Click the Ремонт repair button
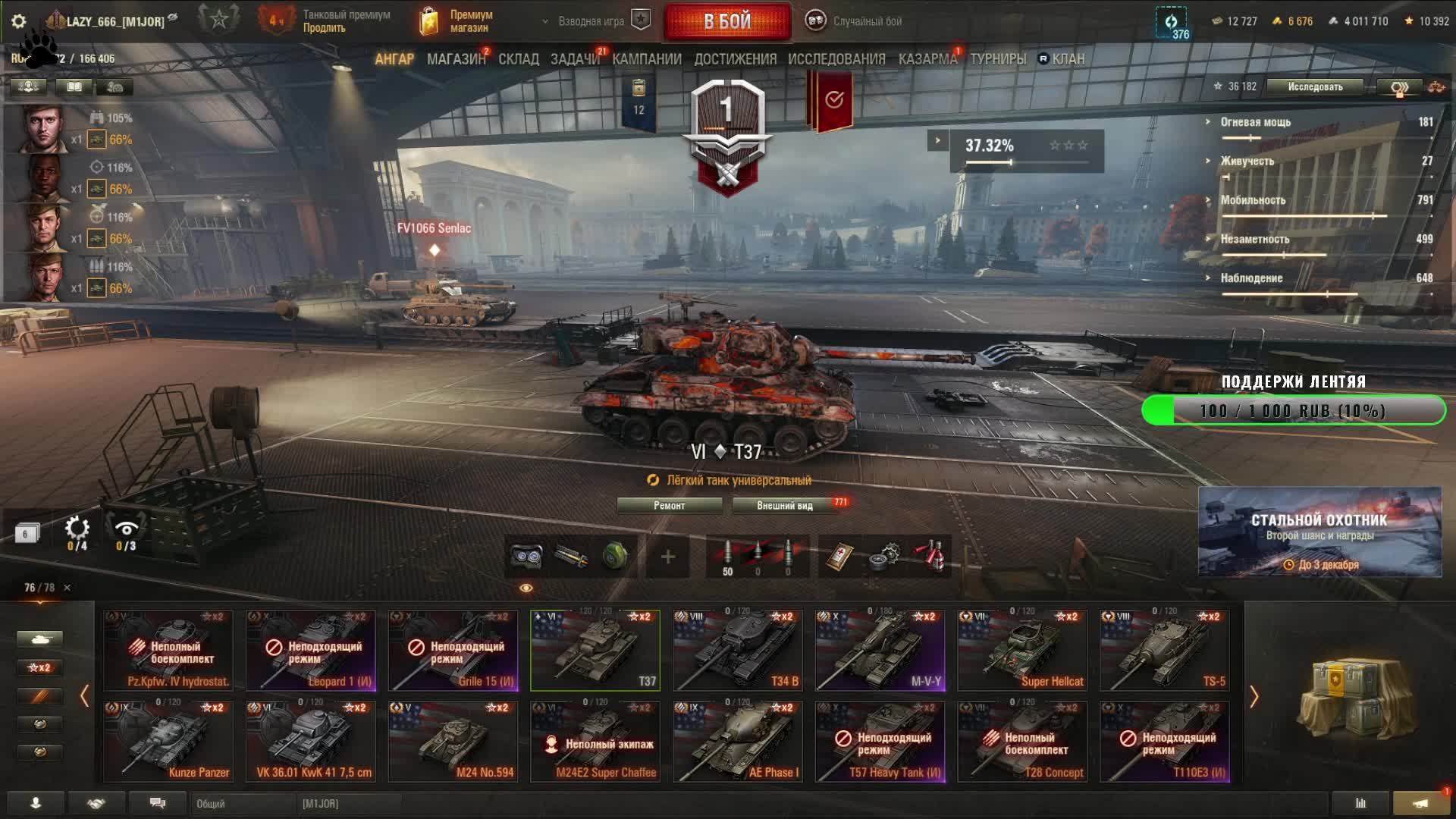Viewport: 1456px width, 819px height. [x=669, y=506]
